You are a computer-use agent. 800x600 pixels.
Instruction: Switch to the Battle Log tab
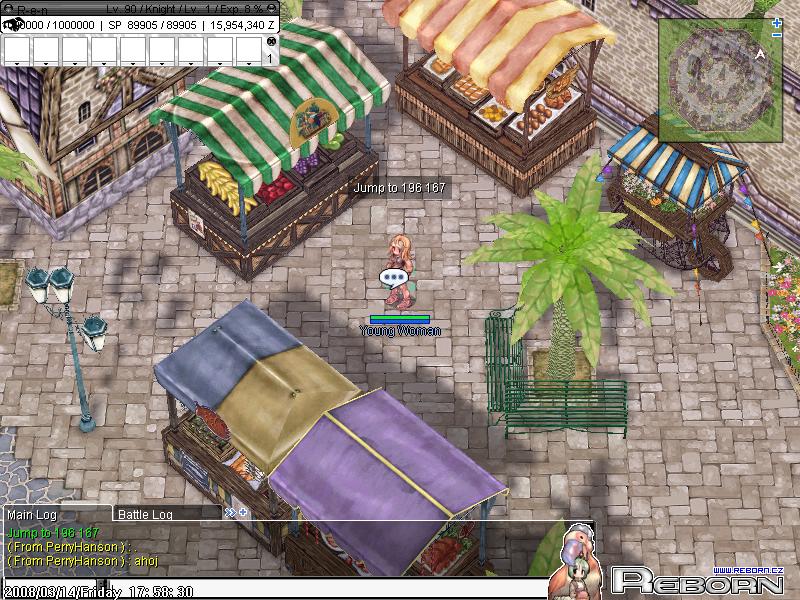146,514
